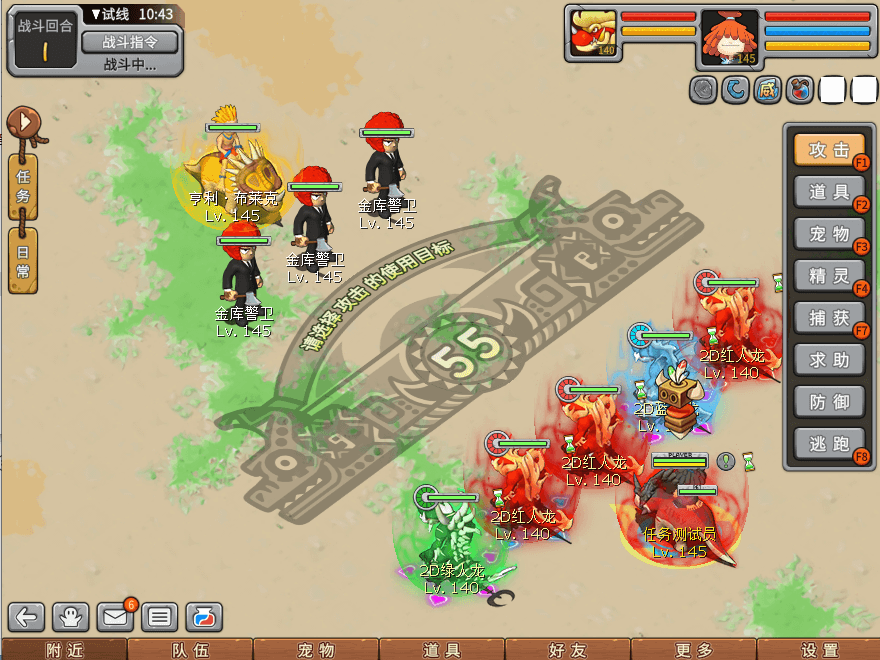Open the 道具 (Items) battle command
The width and height of the screenshot is (880, 660).
pos(829,192)
